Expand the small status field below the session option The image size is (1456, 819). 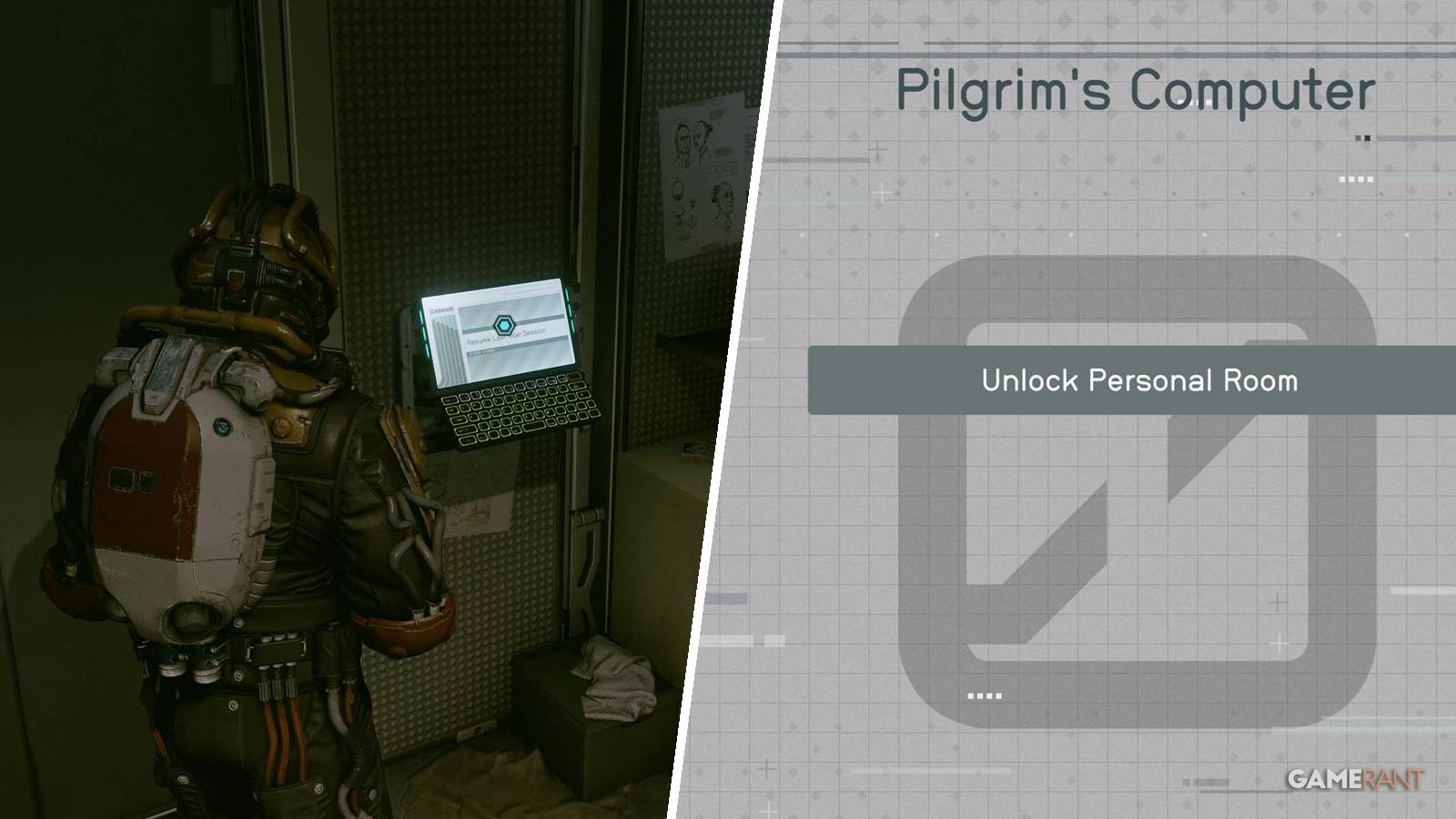click(x=481, y=352)
